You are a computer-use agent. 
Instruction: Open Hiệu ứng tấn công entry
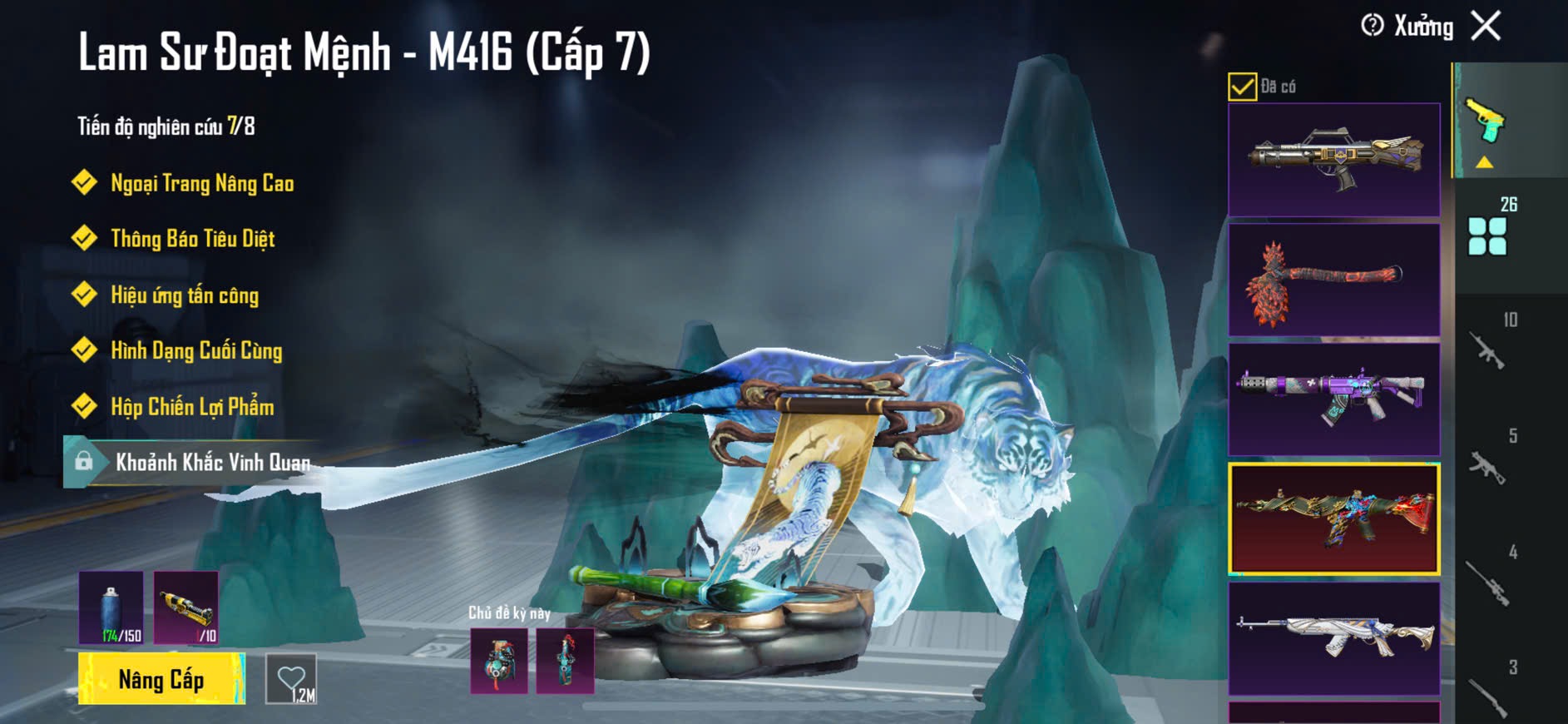click(x=185, y=295)
